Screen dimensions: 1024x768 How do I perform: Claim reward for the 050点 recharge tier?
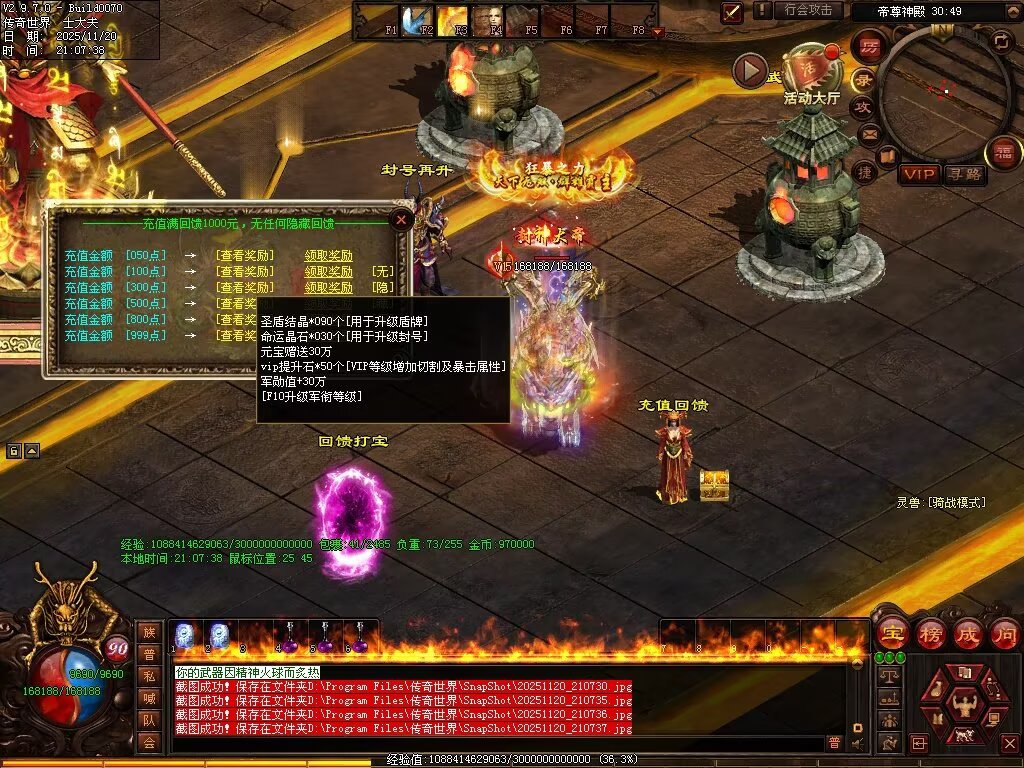328,256
